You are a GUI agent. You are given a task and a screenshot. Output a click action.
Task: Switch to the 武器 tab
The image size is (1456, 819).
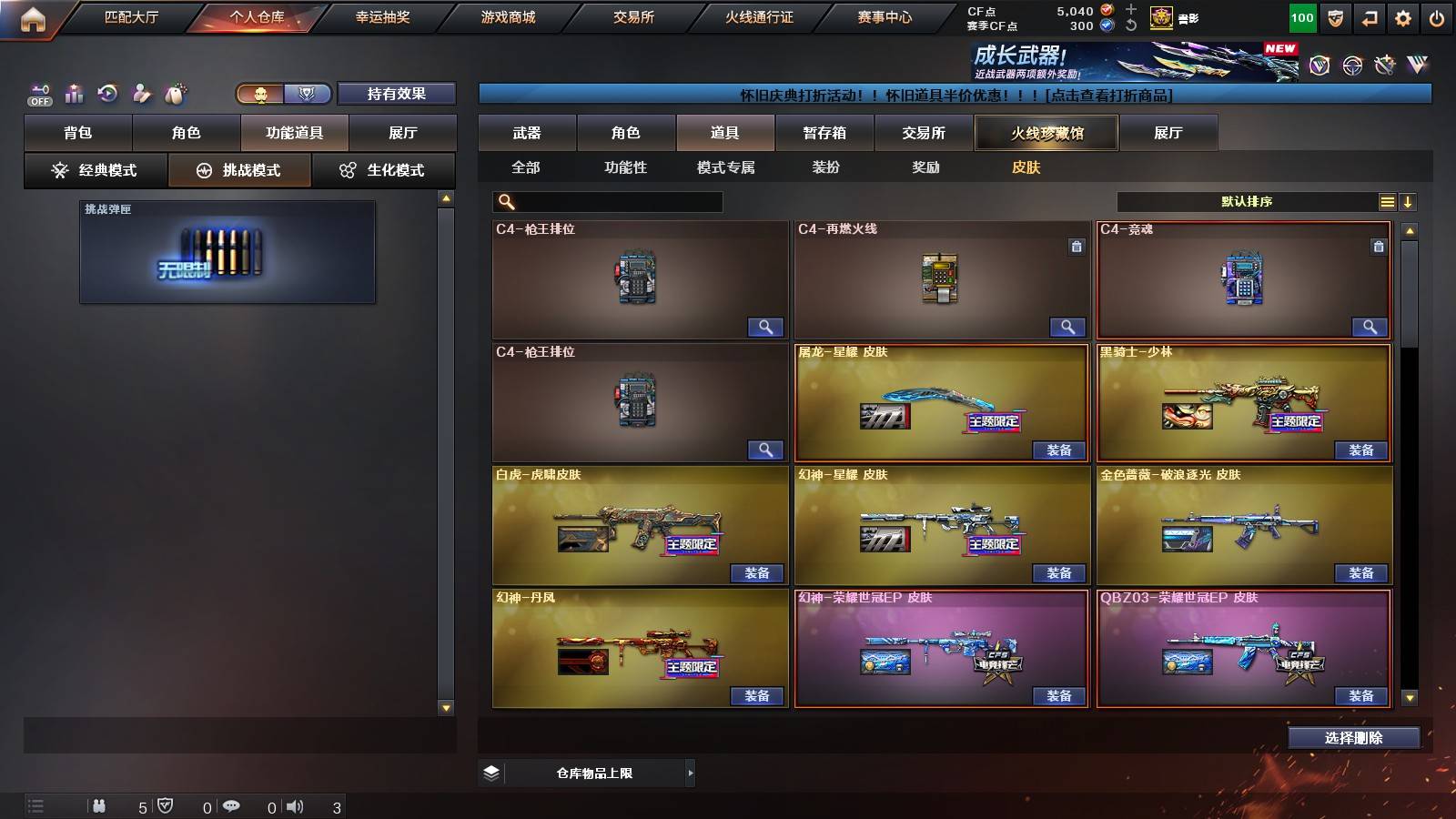click(528, 132)
